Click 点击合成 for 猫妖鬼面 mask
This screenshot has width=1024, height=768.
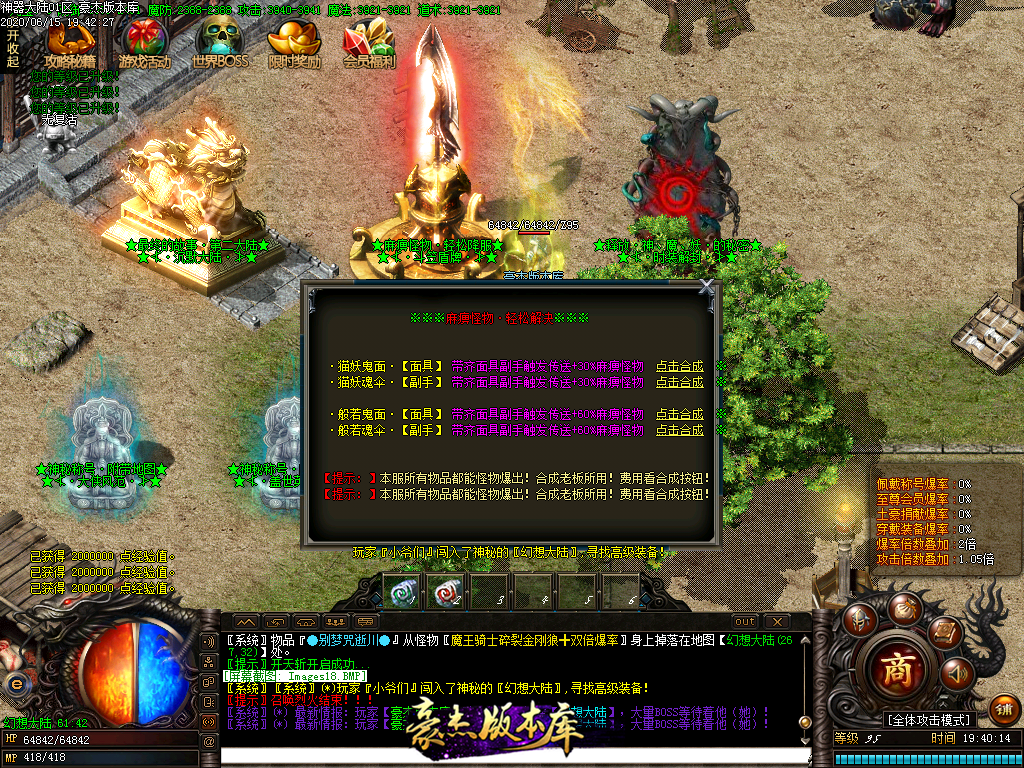point(679,366)
